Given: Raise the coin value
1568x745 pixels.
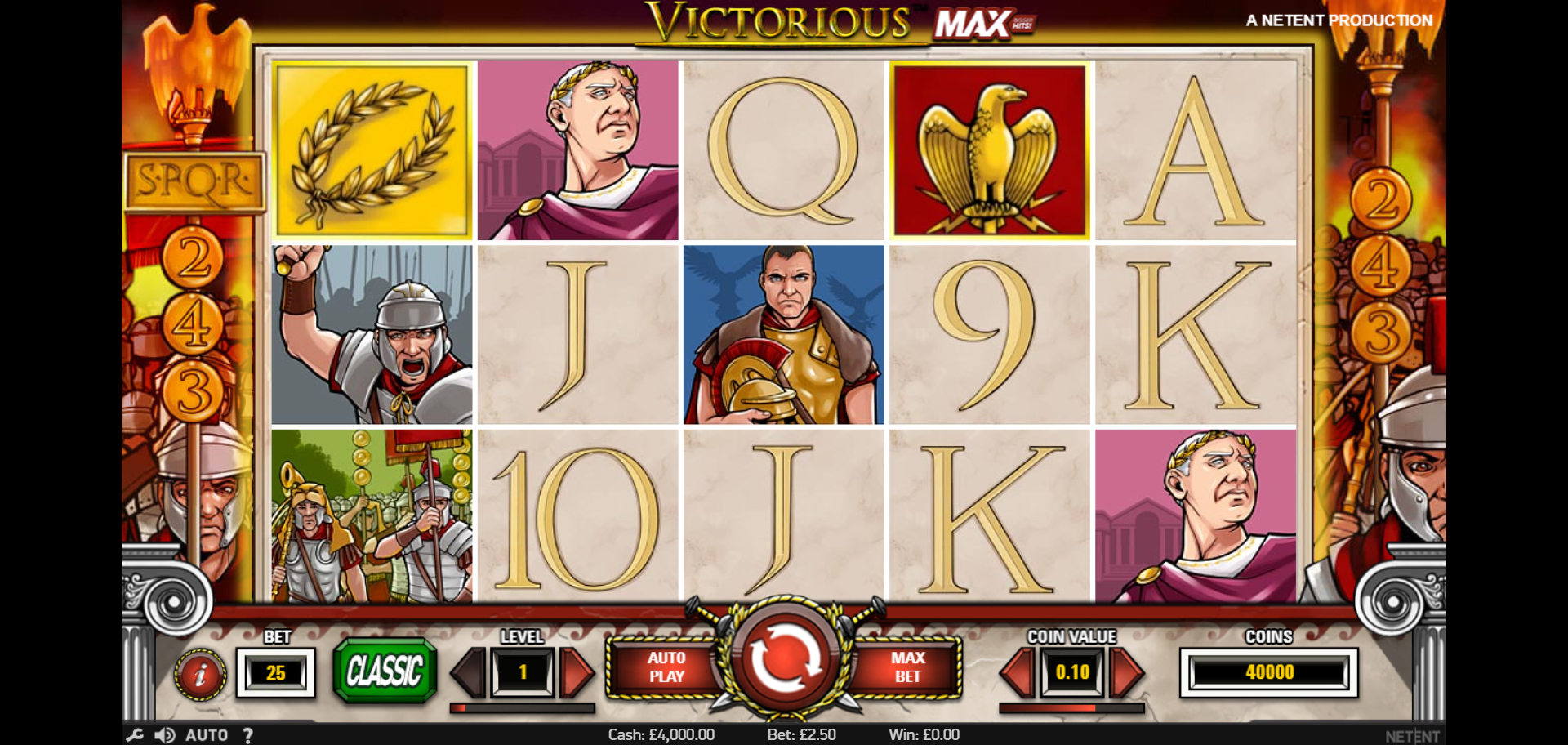Looking at the screenshot, I should (1126, 672).
